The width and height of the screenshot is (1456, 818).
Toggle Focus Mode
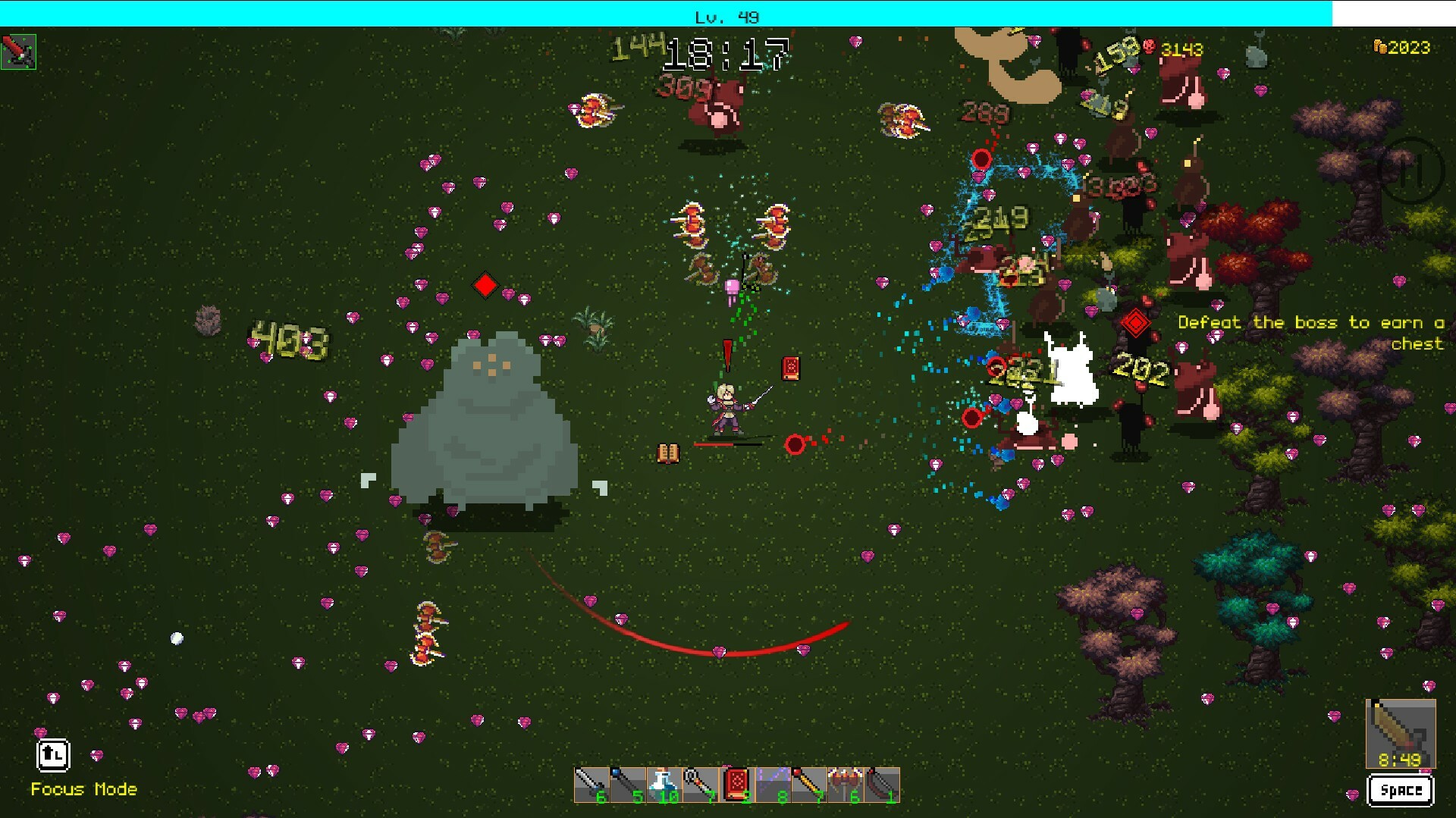coord(53,755)
